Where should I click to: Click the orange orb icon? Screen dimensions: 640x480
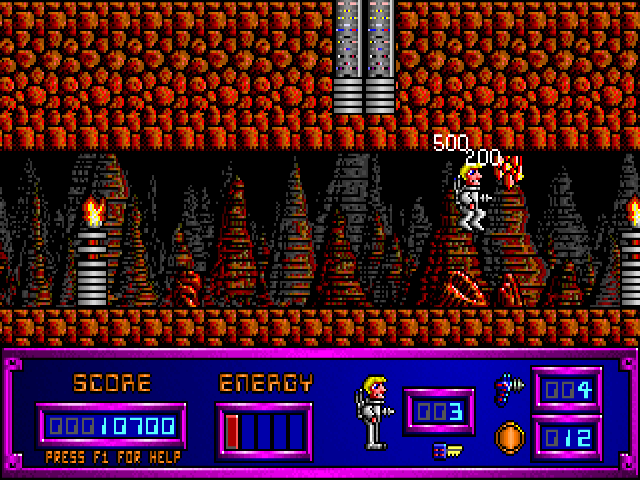tap(508, 437)
